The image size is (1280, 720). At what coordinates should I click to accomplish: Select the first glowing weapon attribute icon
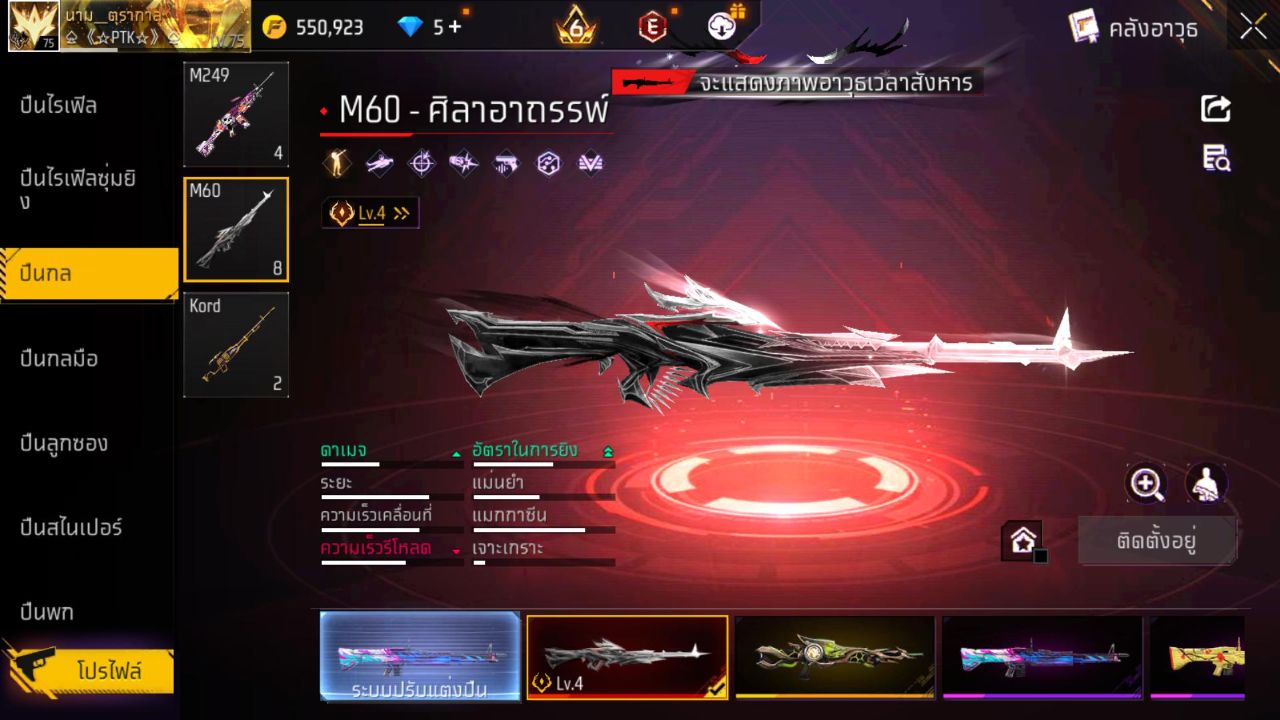337,163
